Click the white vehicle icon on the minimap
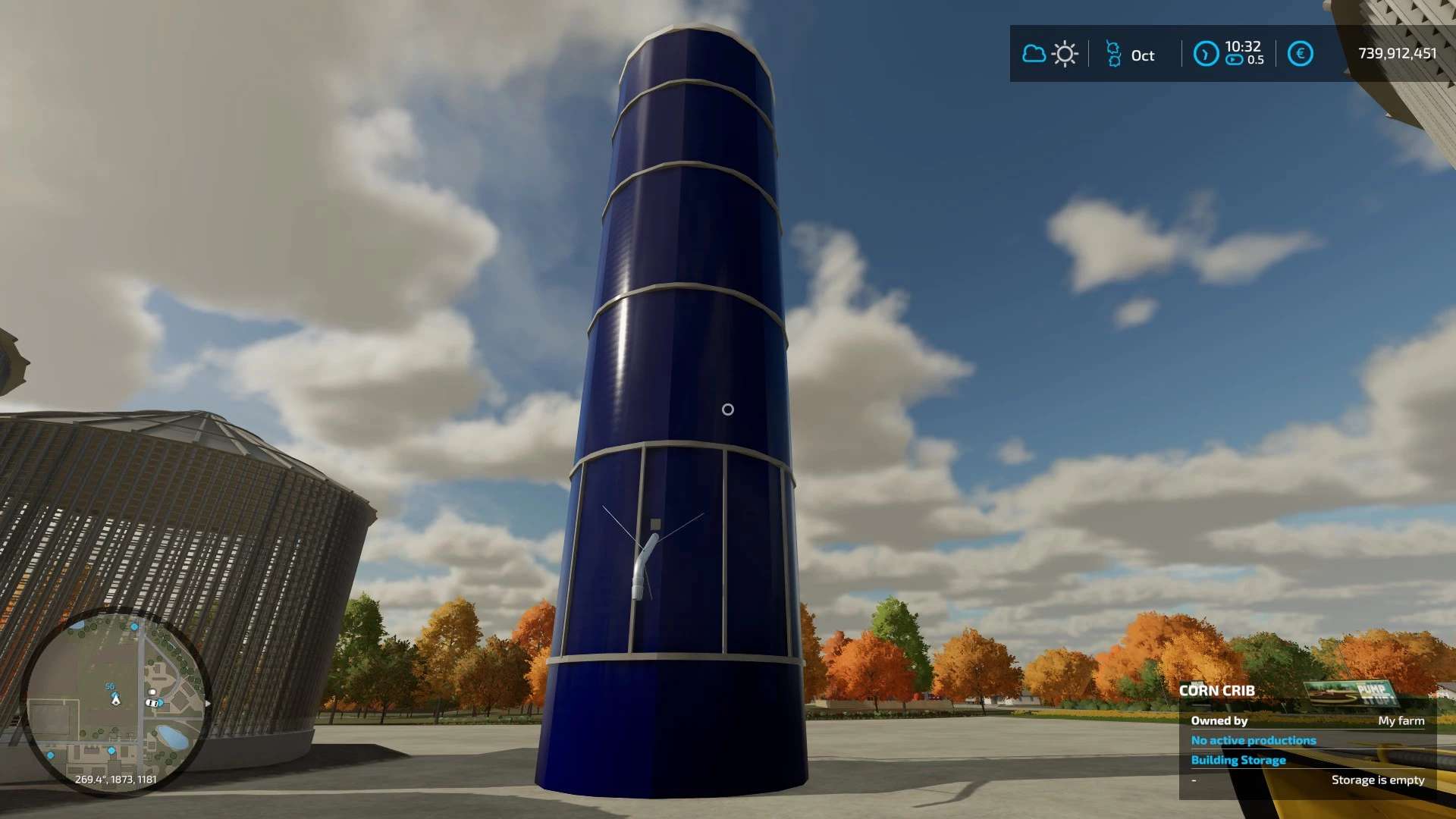Screen dimensions: 1456x819 [x=152, y=703]
